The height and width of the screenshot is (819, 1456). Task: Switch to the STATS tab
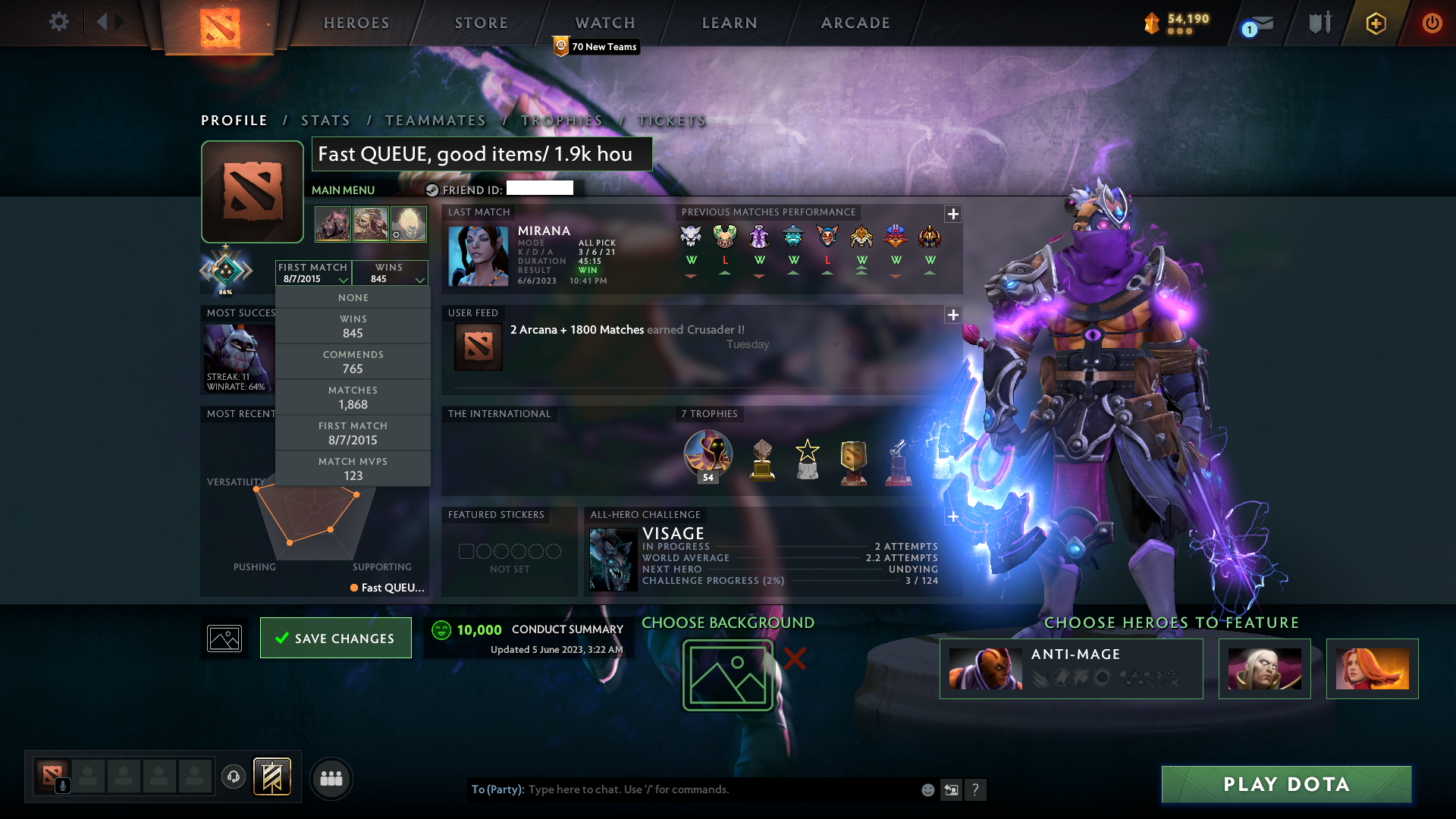pos(325,120)
